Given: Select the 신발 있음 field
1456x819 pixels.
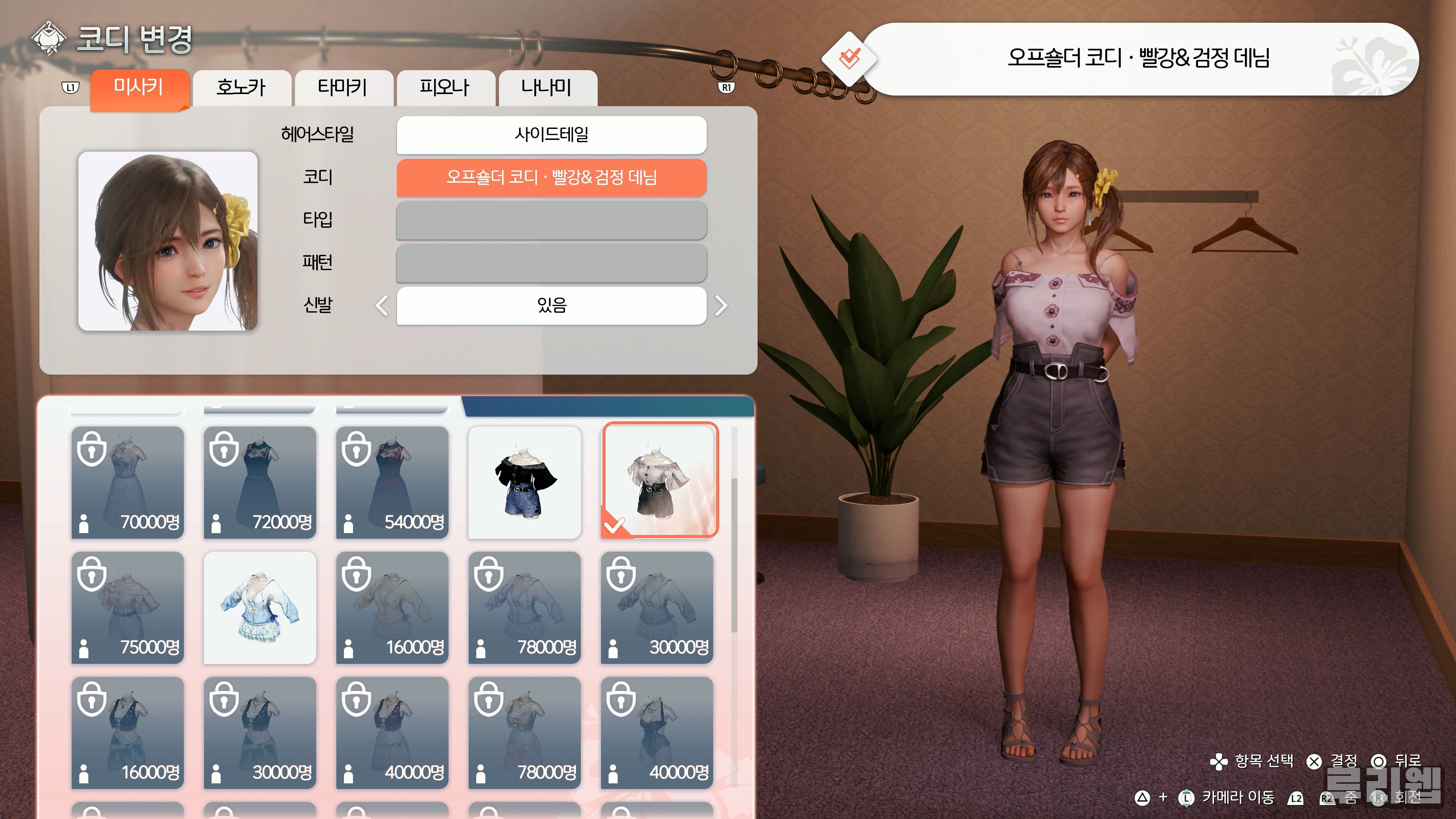Looking at the screenshot, I should (x=551, y=306).
